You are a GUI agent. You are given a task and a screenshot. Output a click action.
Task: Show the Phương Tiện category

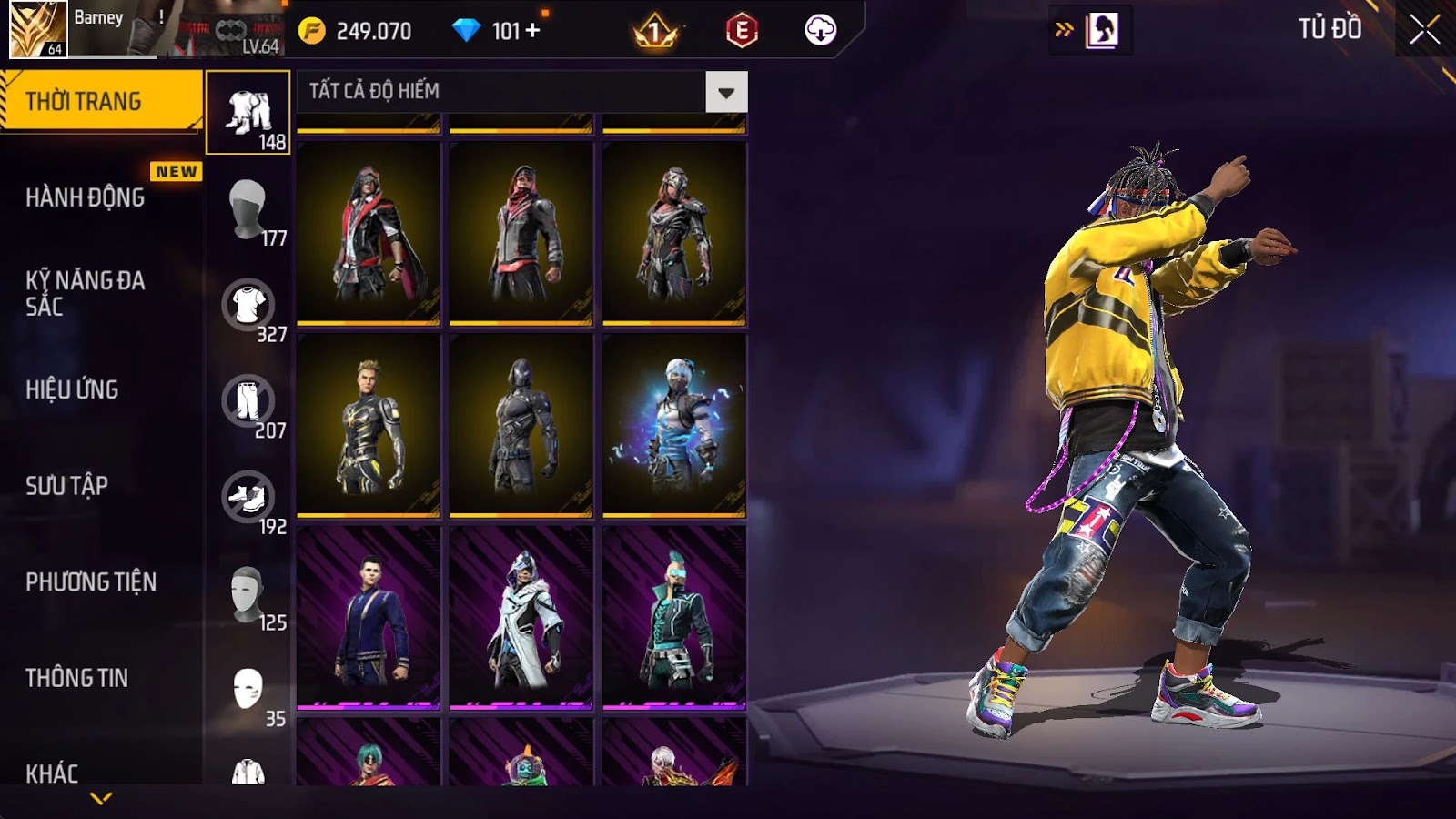tap(91, 581)
